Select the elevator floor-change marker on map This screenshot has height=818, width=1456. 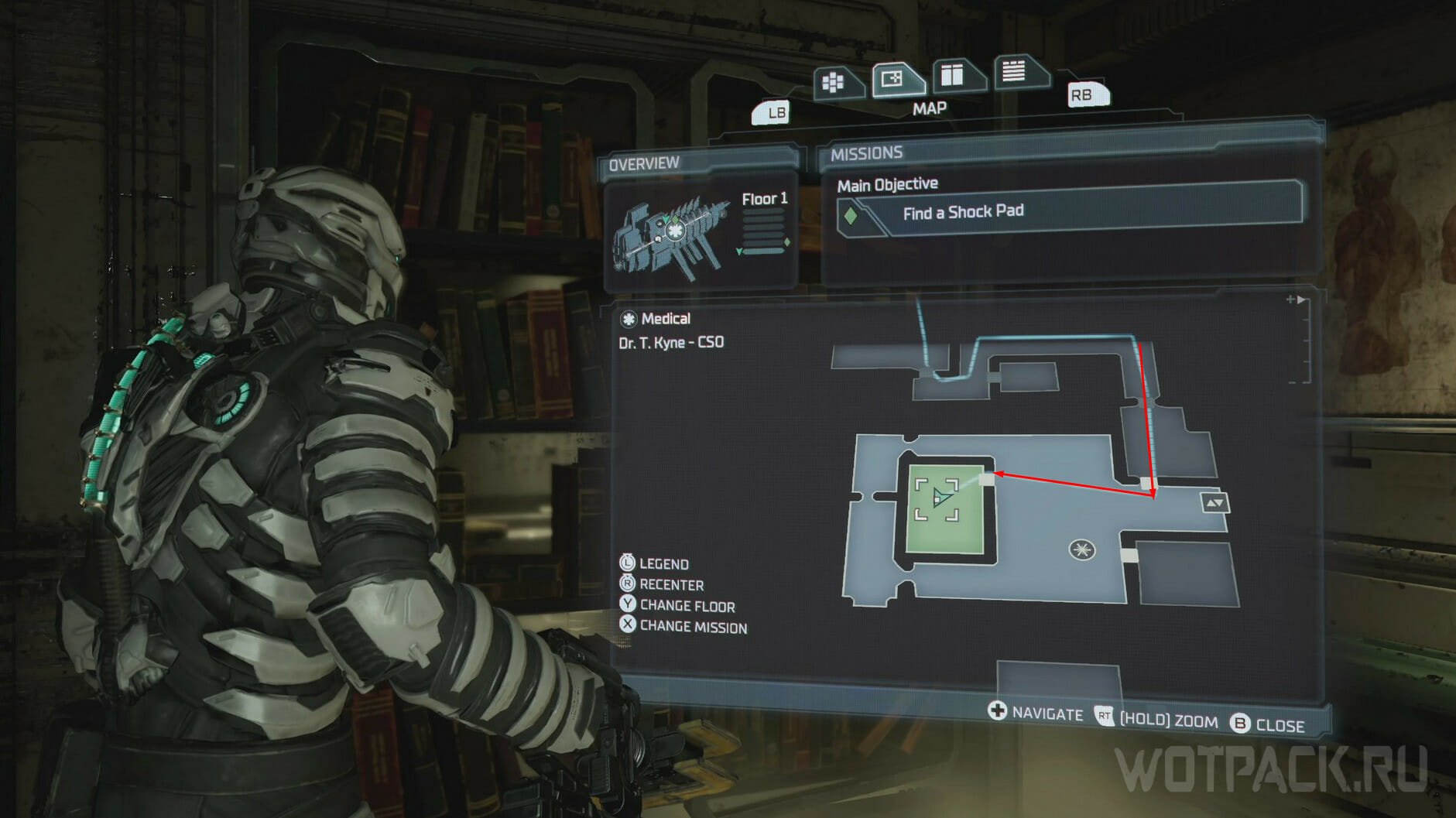click(1214, 503)
